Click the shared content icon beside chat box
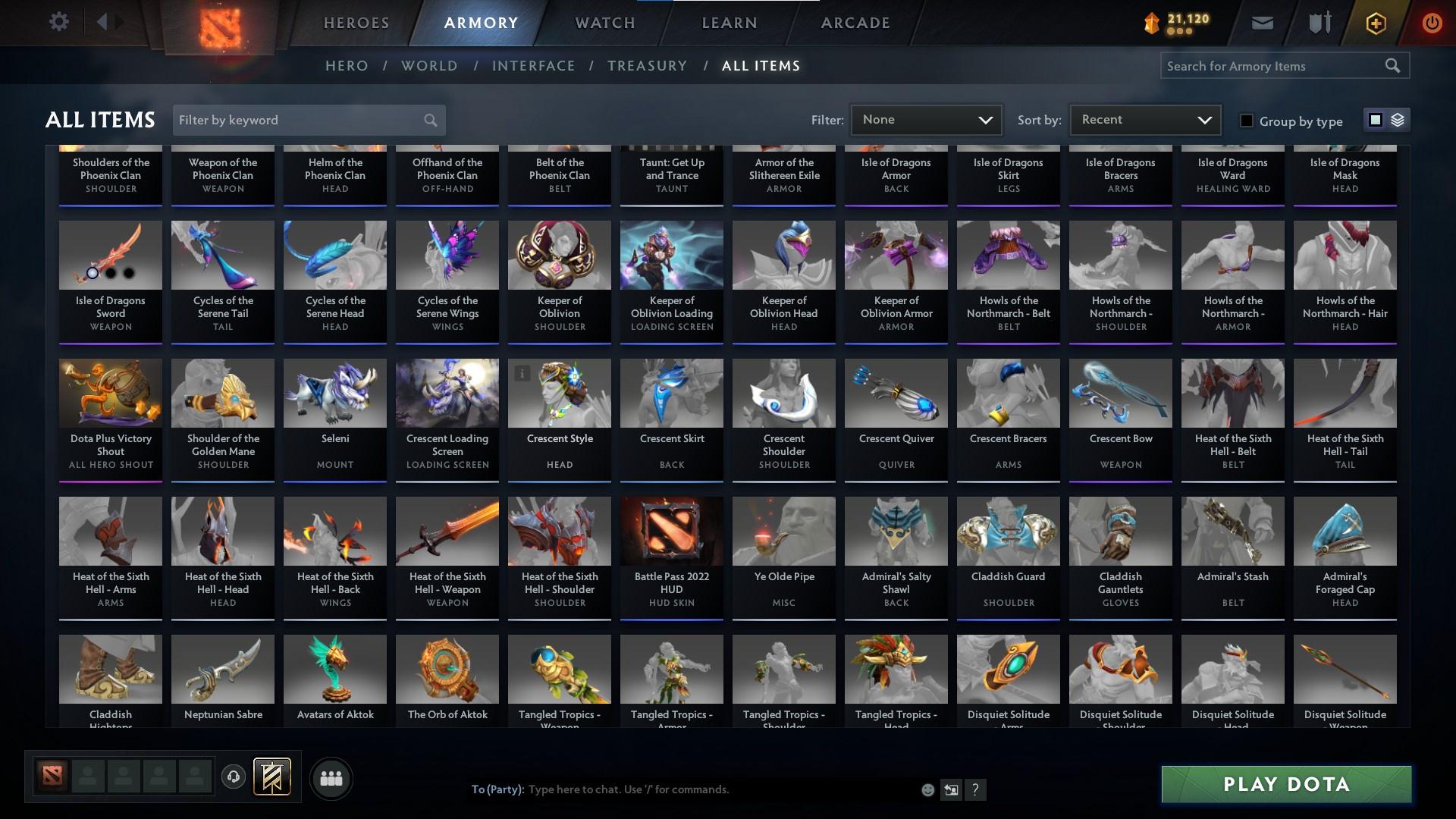This screenshot has height=819, width=1456. [951, 789]
